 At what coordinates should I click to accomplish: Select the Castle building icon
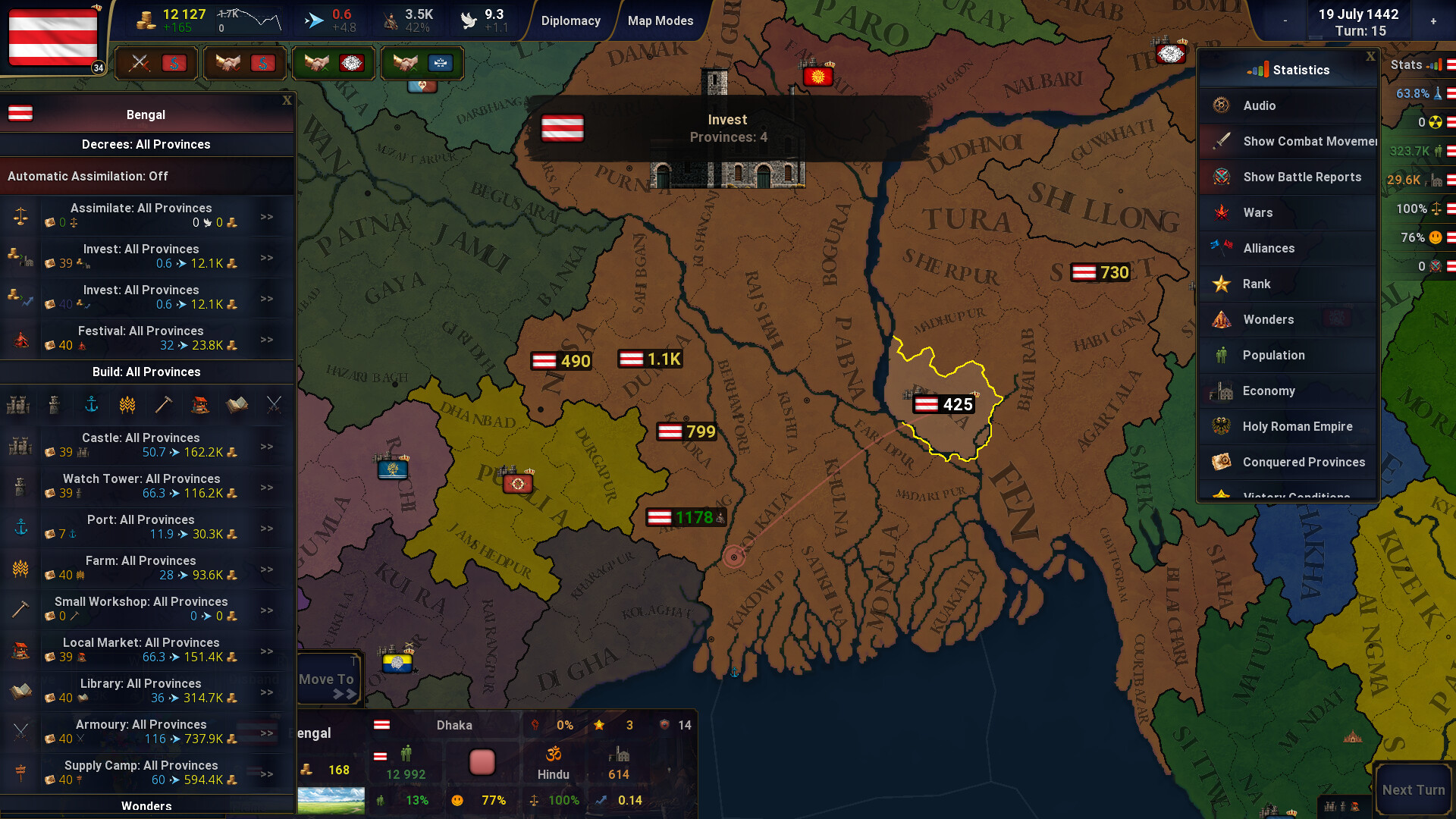[18, 405]
